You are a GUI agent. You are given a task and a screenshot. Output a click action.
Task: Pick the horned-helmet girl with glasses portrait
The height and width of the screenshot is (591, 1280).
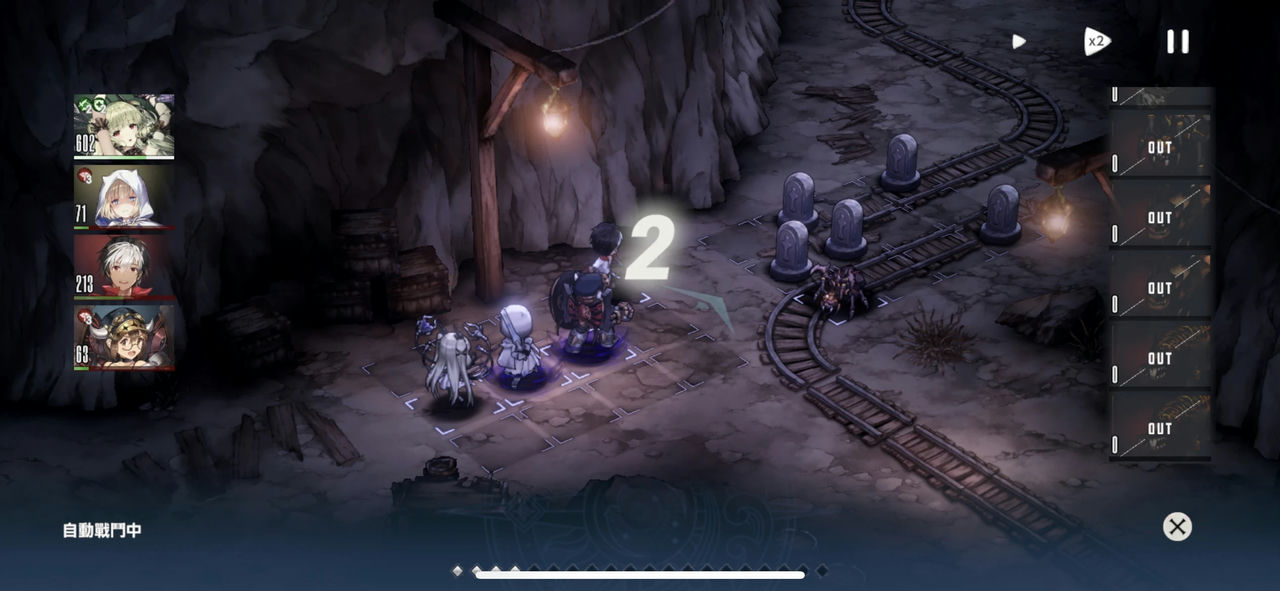tap(124, 337)
